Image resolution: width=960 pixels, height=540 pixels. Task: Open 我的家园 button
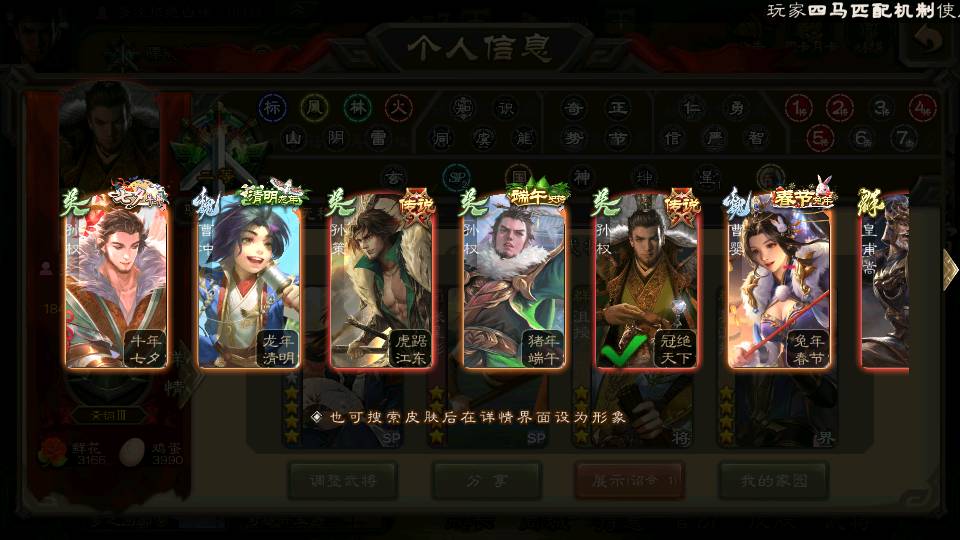(x=773, y=480)
